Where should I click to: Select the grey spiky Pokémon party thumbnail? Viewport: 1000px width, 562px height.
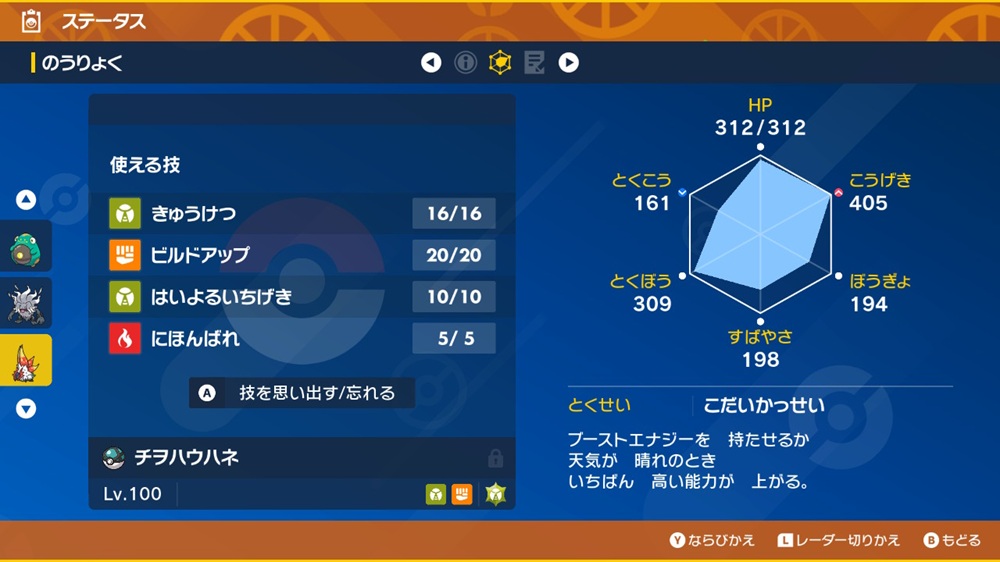(x=25, y=304)
